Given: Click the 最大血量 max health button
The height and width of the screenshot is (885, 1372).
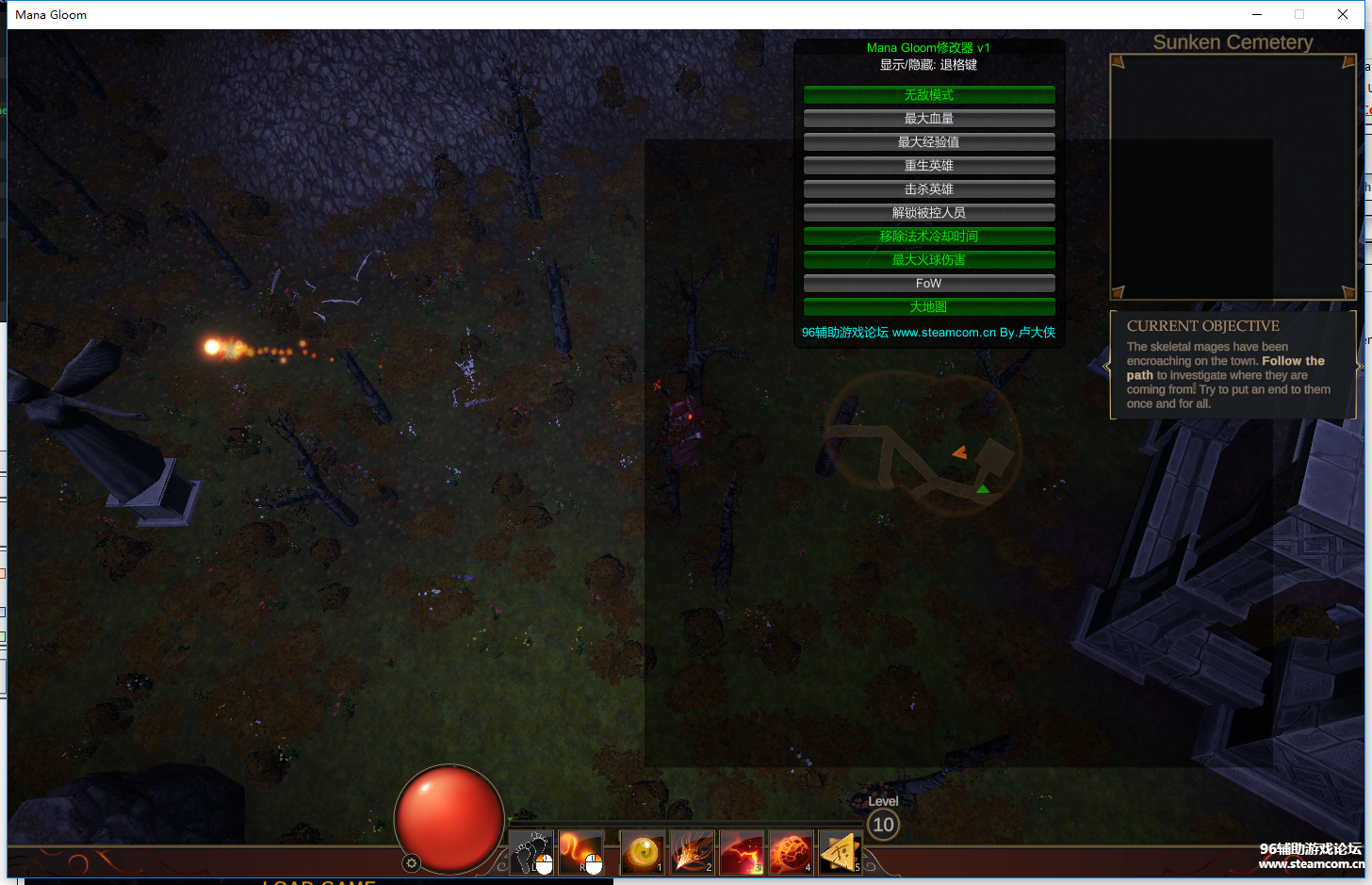Looking at the screenshot, I should pyautogui.click(x=928, y=119).
